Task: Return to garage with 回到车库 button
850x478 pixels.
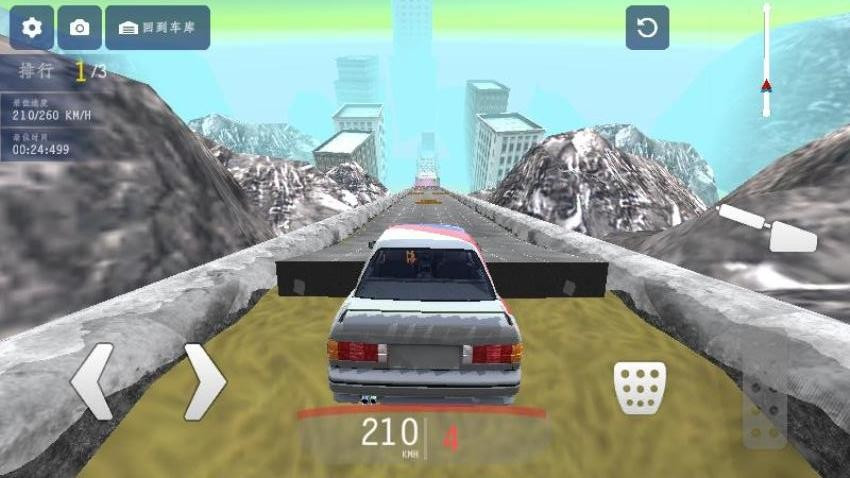Action: pos(157,28)
